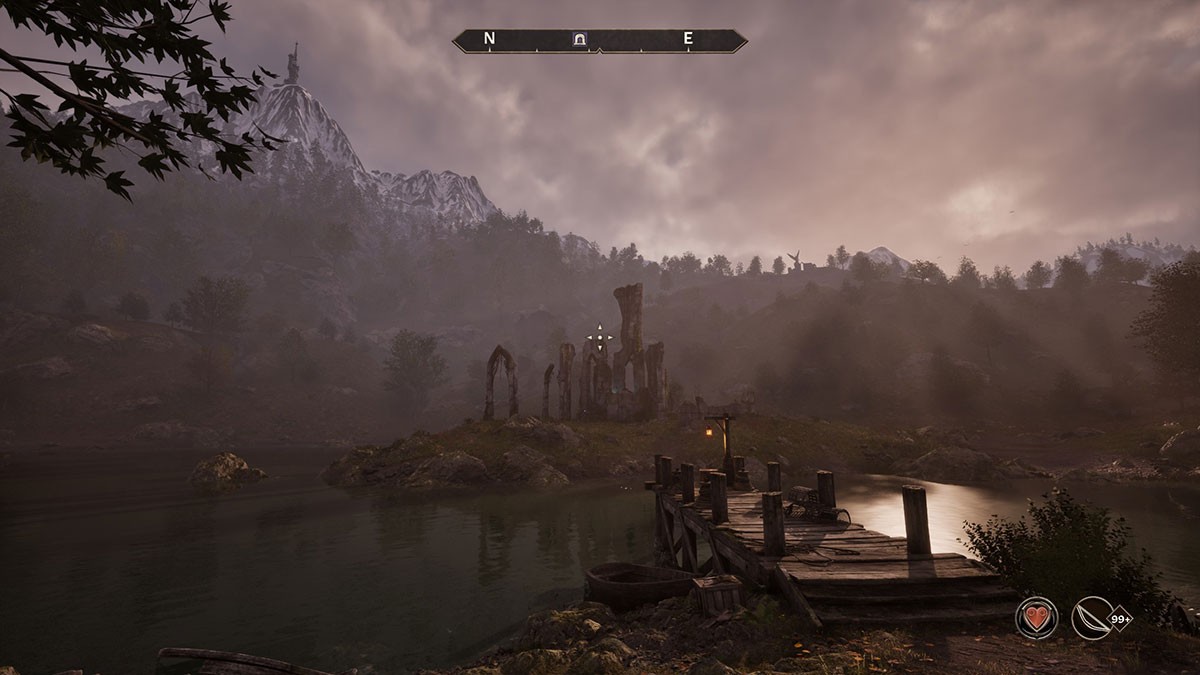
Task: Click the archway marker on the compass
Action: coord(579,40)
